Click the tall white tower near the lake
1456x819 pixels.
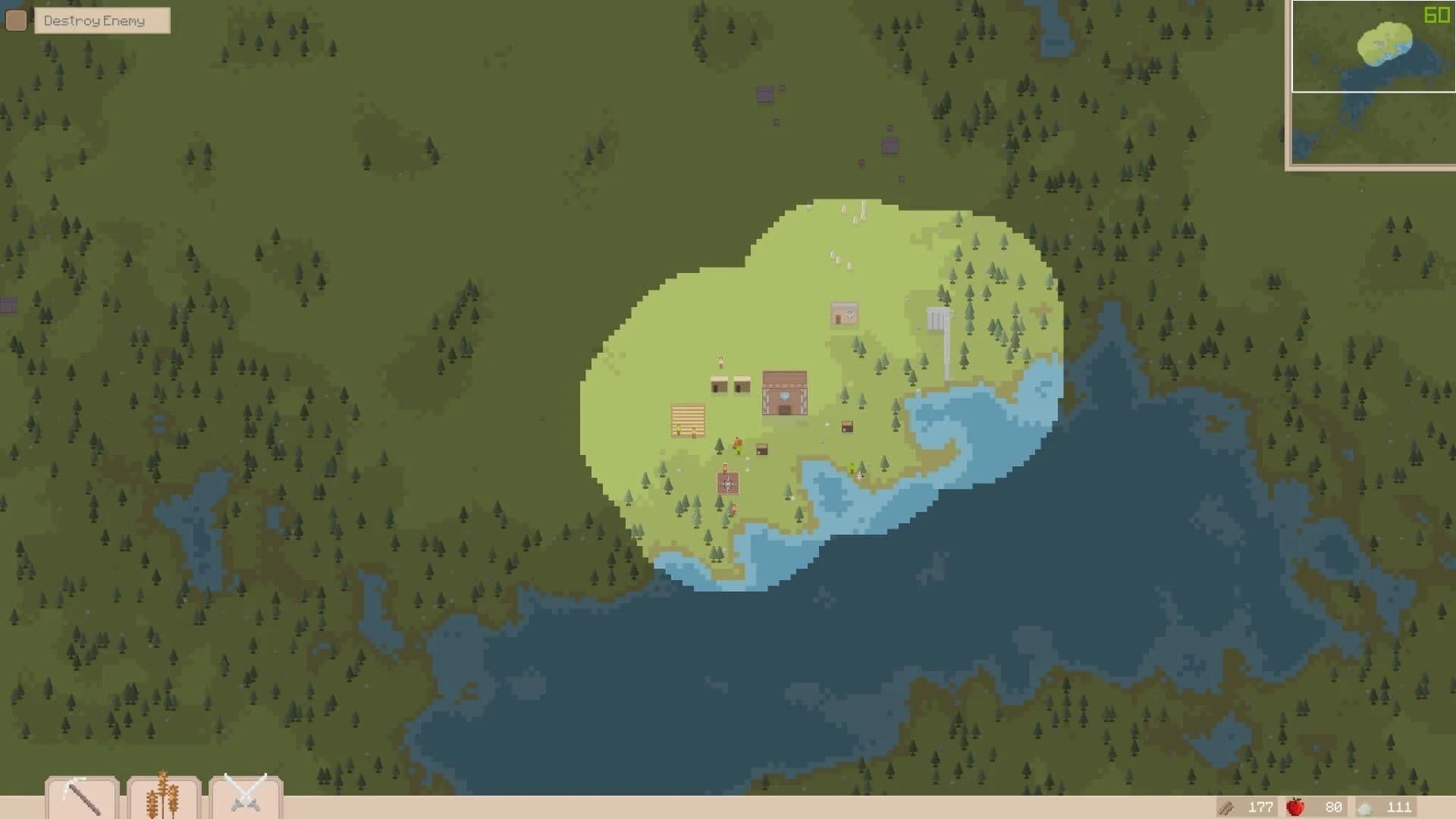(939, 326)
